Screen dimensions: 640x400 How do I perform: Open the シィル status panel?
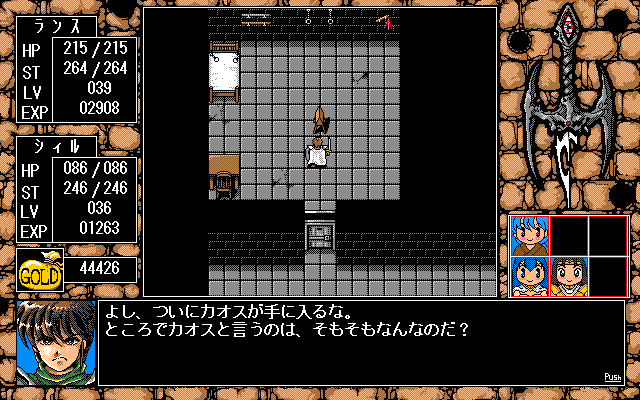pyautogui.click(x=76, y=188)
